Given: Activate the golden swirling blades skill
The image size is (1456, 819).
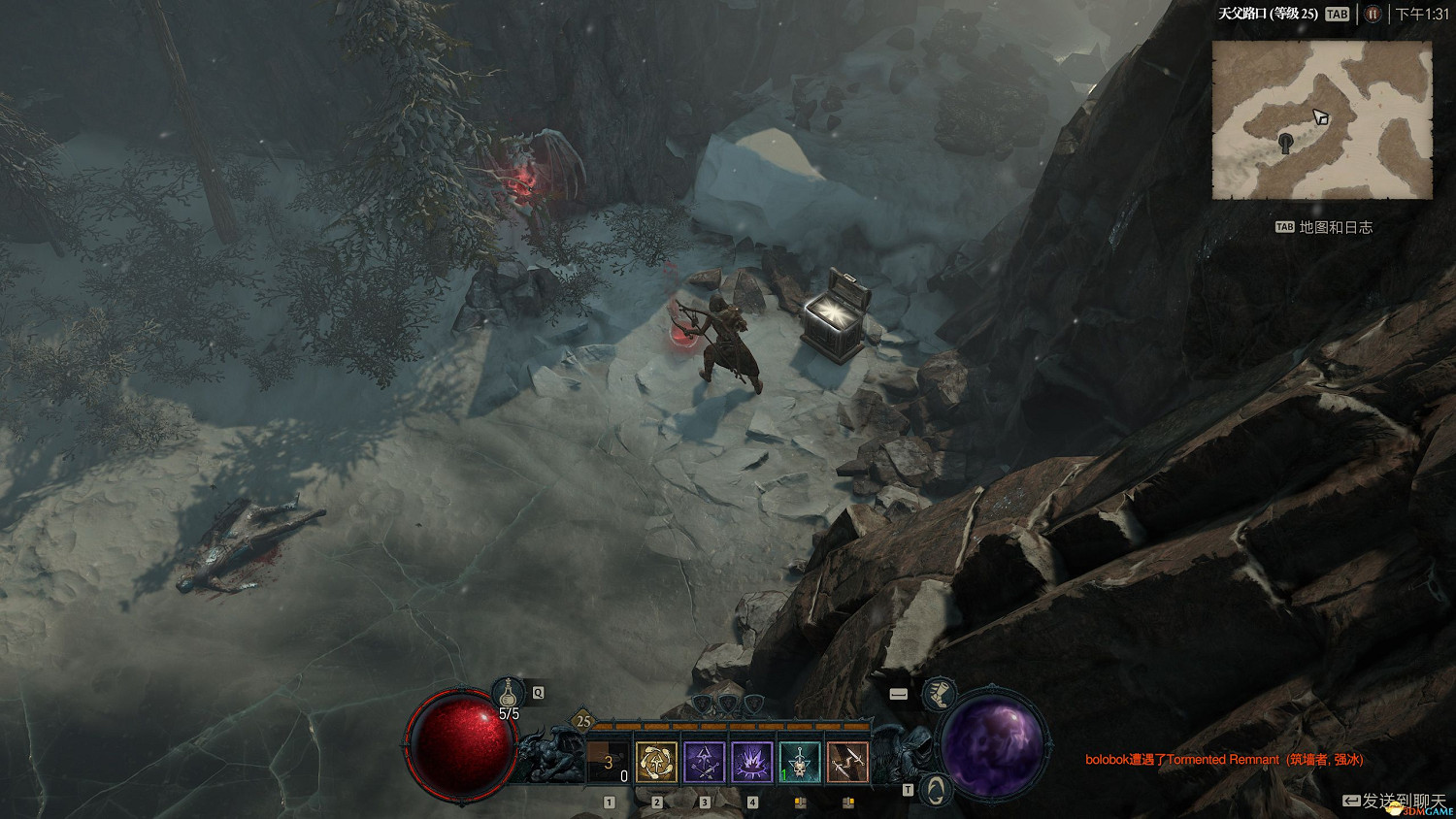Looking at the screenshot, I should [656, 762].
